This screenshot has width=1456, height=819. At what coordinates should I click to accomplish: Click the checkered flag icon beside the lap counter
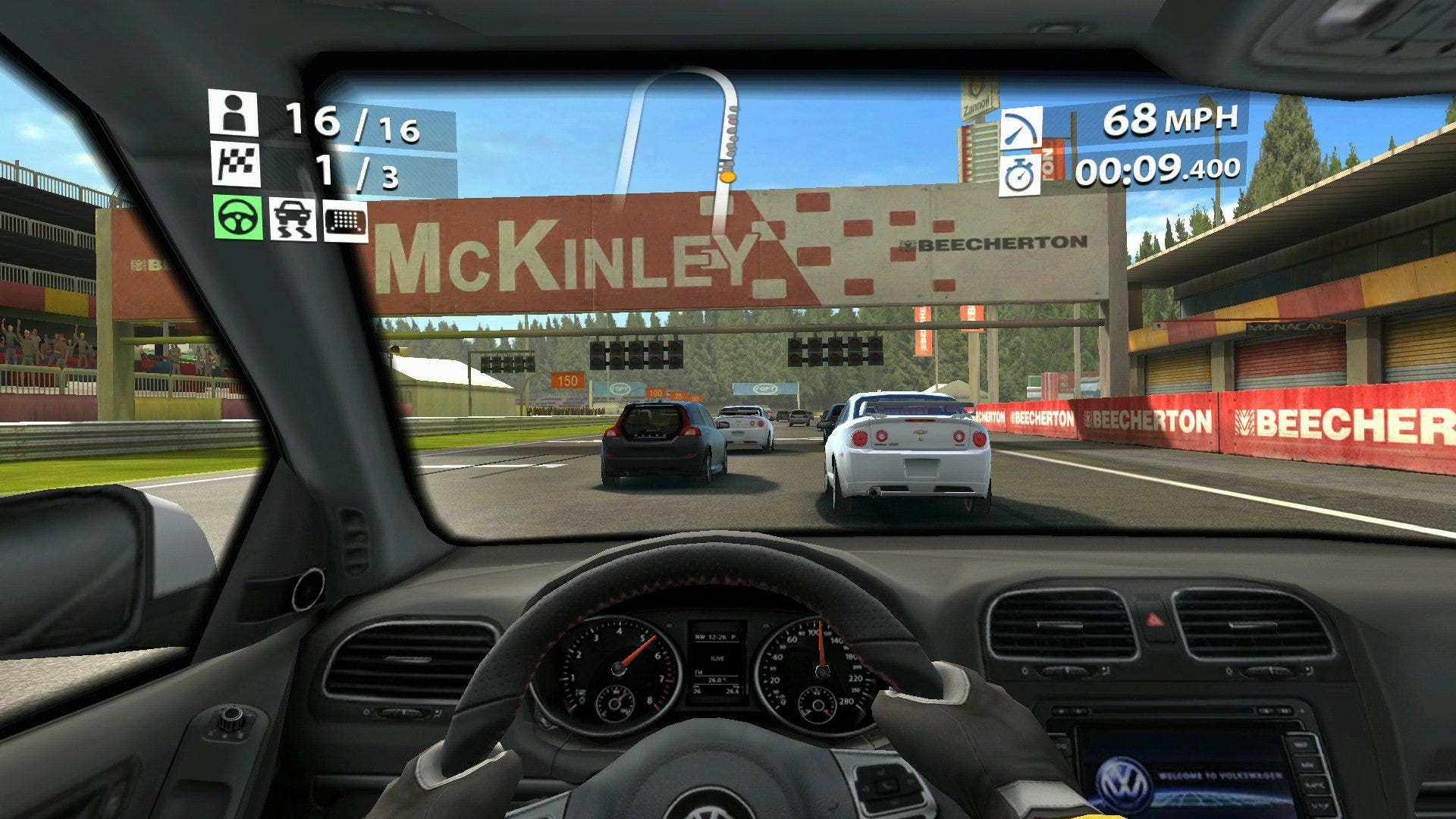coord(236,164)
